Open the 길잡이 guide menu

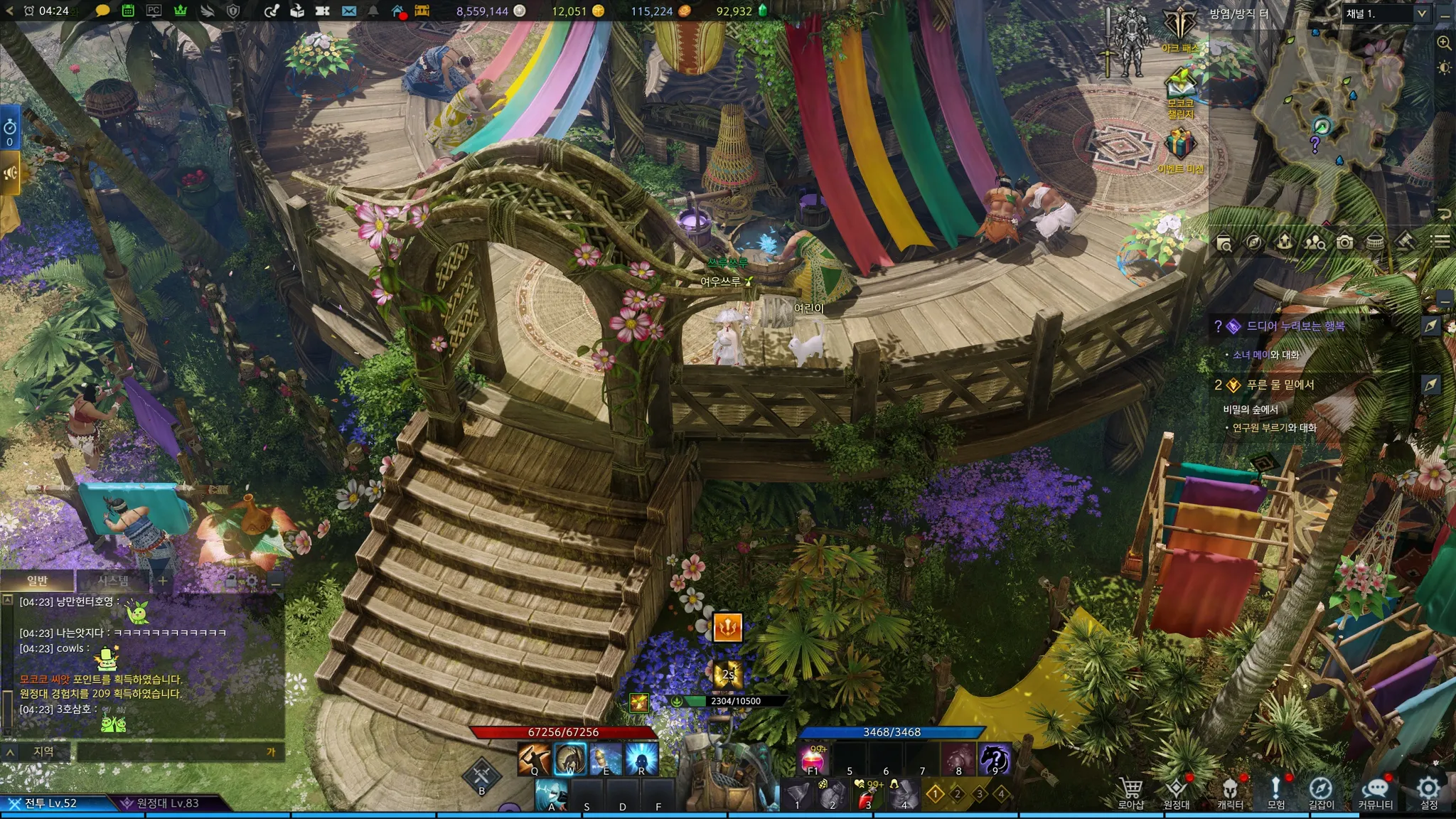1321,790
